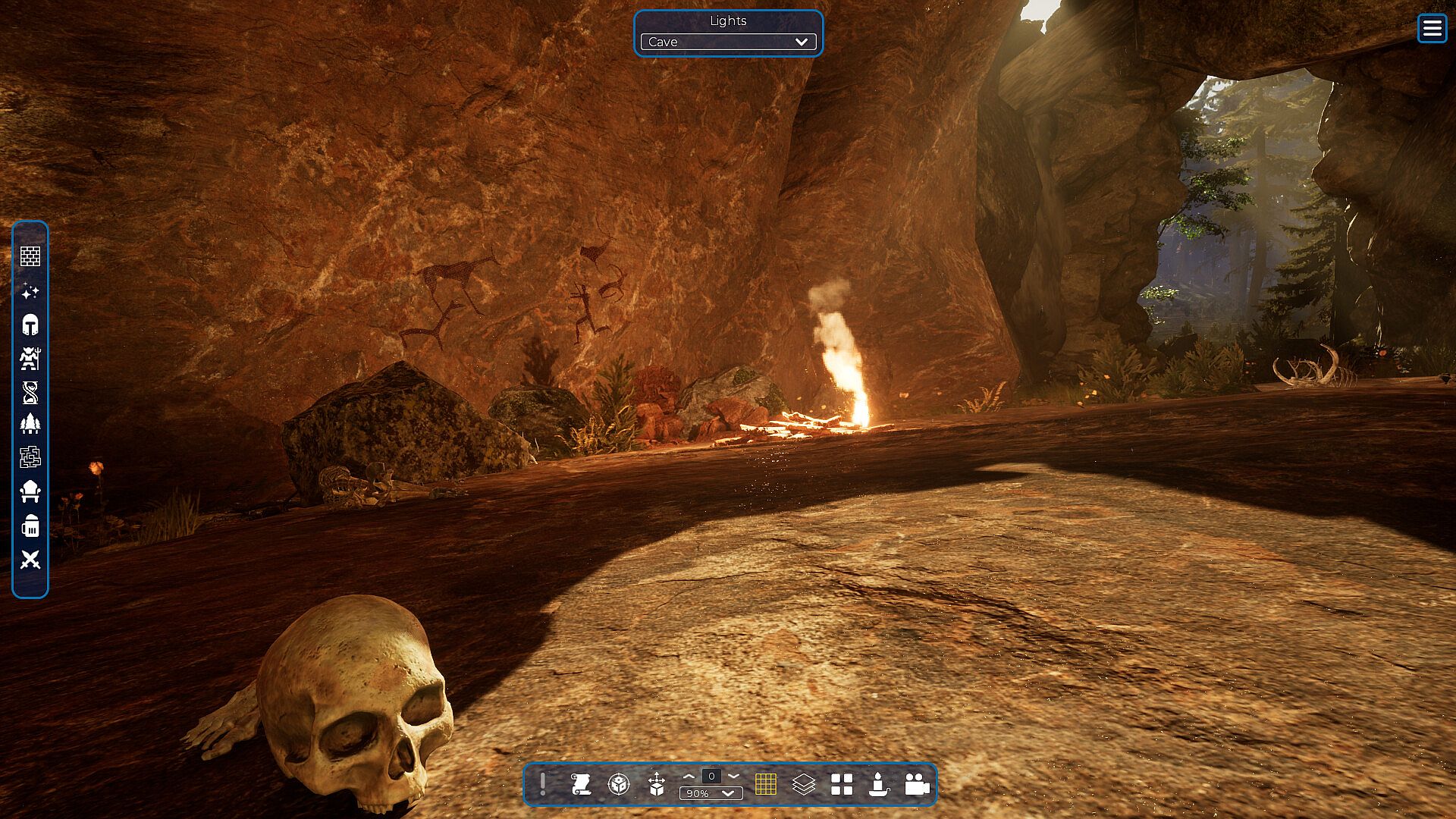Image resolution: width=1456 pixels, height=819 pixels.
Task: Open the crossed swords weapons category
Action: [x=30, y=560]
